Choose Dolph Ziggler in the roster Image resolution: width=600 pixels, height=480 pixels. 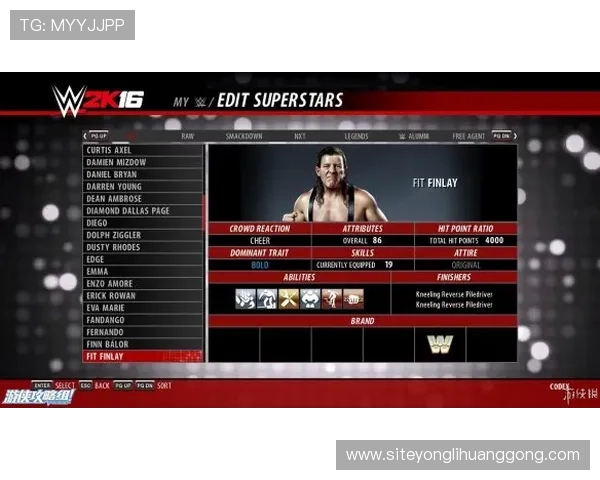coord(114,235)
